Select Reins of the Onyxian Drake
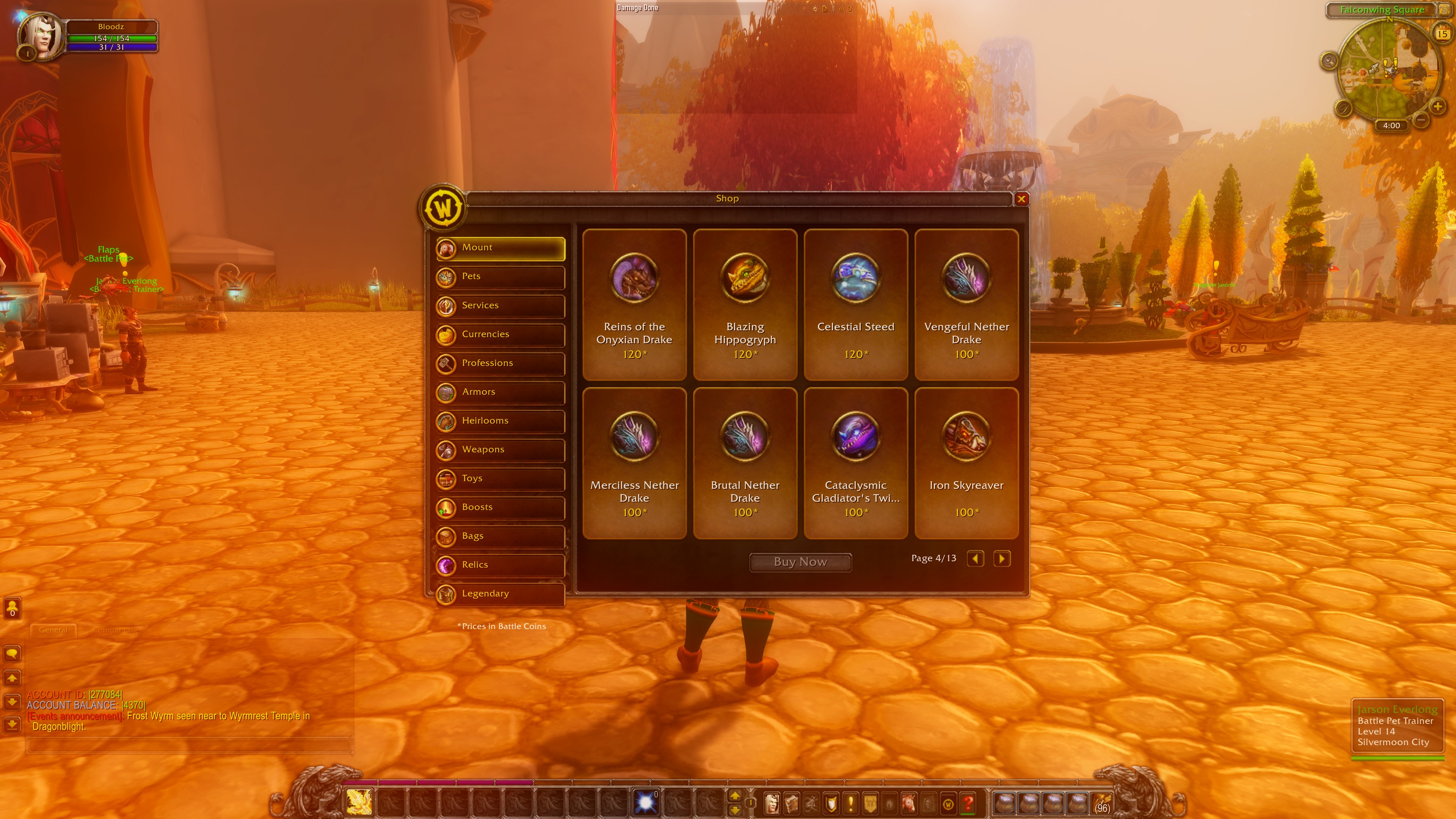This screenshot has width=1456, height=819. coord(634,304)
